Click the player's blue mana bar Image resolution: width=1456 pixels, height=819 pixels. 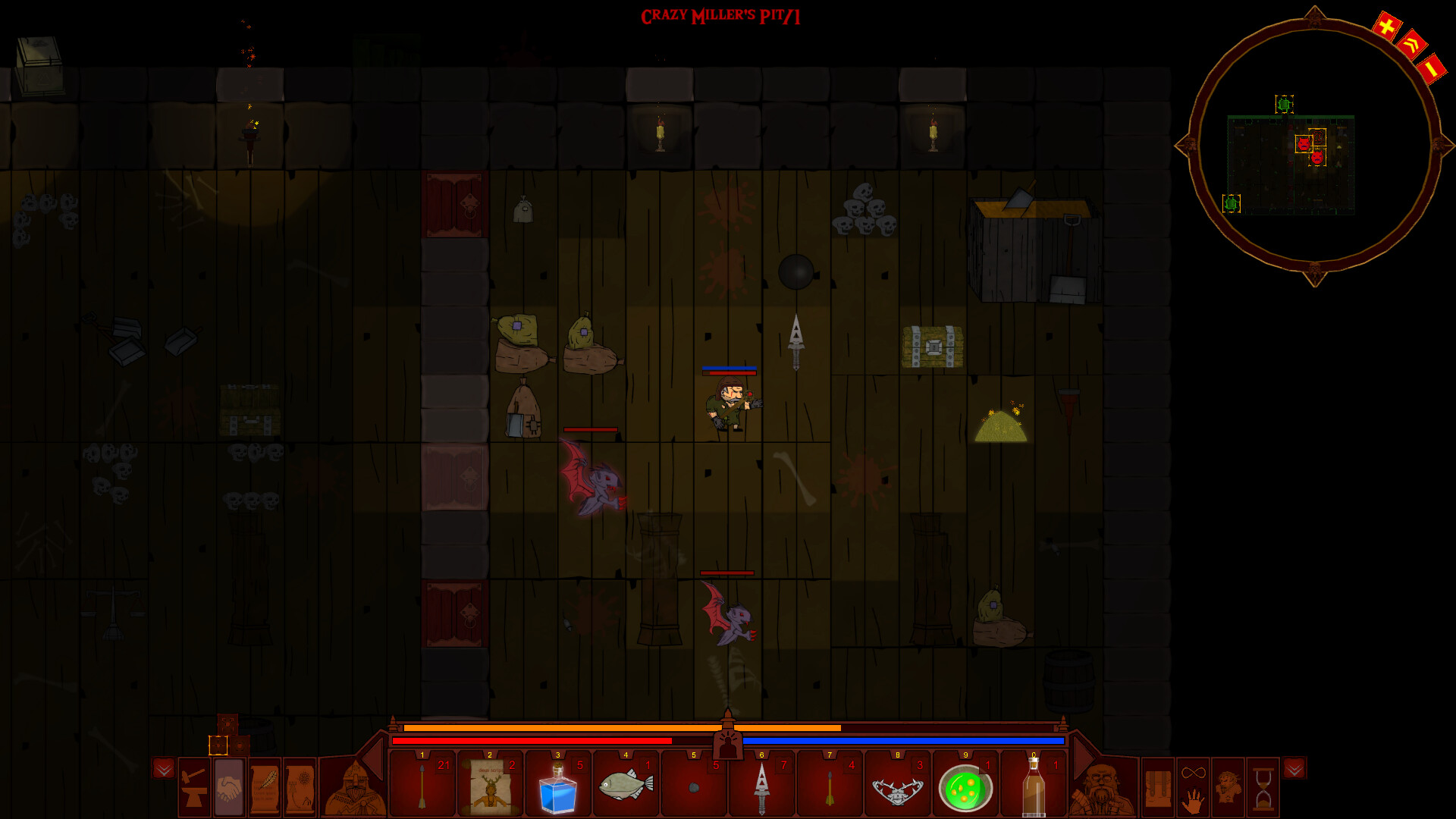click(x=902, y=739)
